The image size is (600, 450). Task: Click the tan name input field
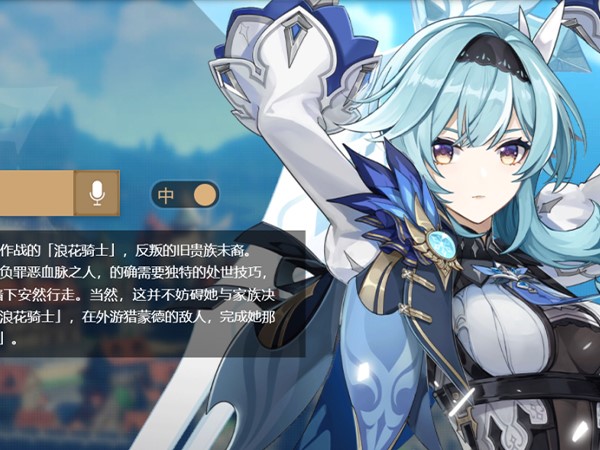click(x=36, y=193)
